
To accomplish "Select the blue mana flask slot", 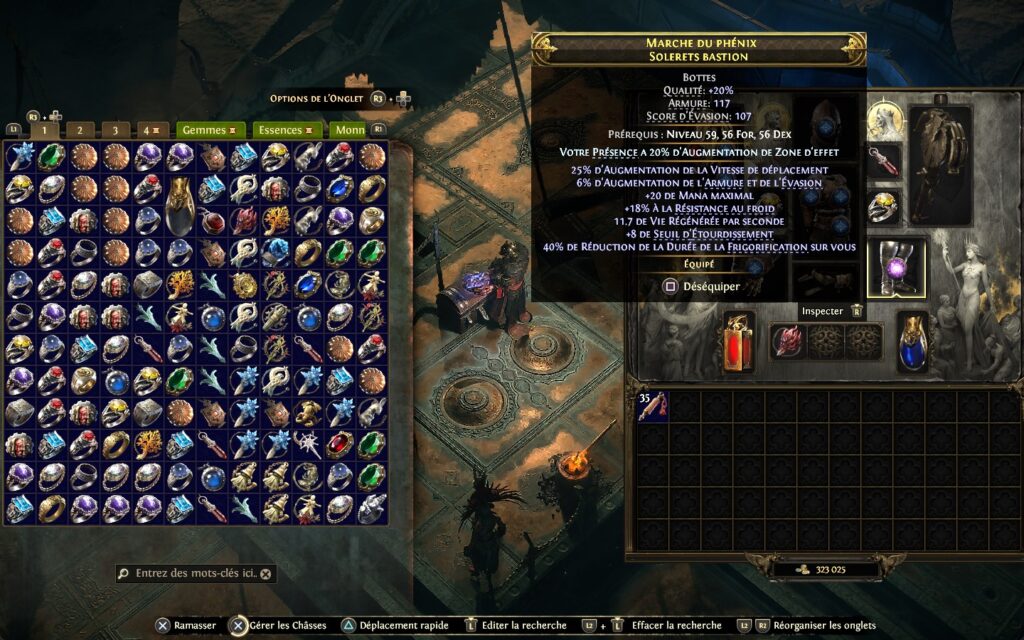I will tap(913, 340).
